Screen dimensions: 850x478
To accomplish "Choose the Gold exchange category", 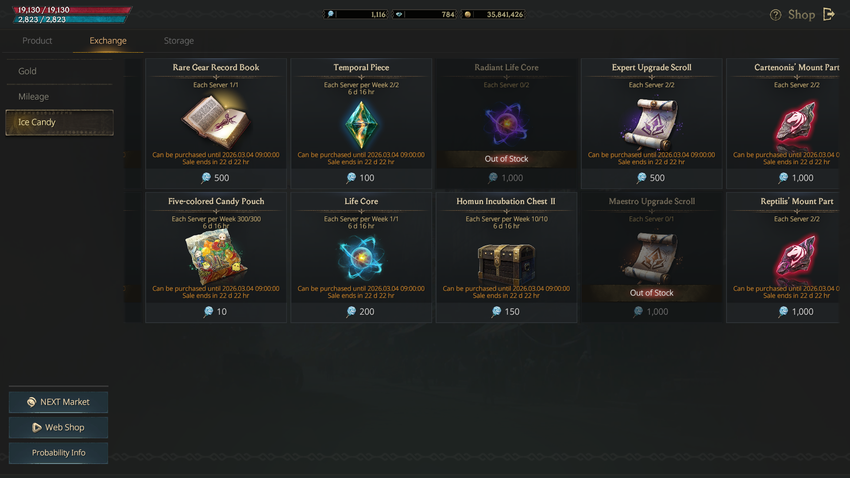I will click(x=59, y=71).
